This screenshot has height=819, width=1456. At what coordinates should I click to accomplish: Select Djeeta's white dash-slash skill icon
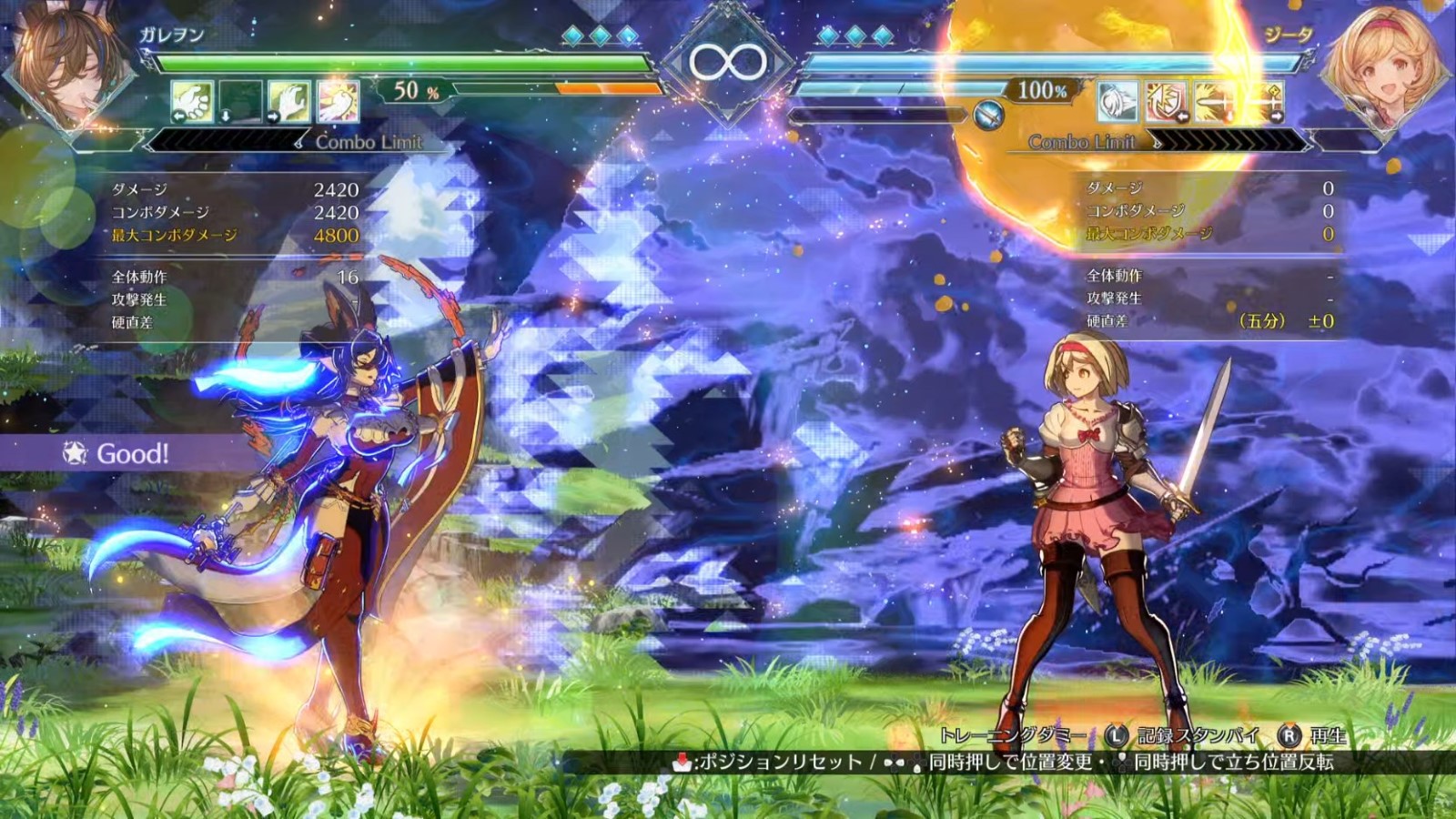(1117, 101)
